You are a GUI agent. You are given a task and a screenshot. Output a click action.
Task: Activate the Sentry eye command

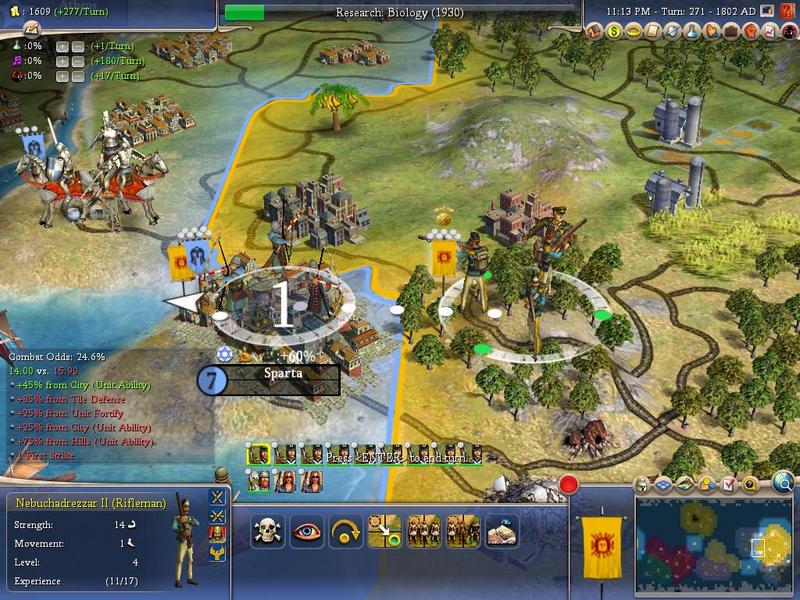point(306,529)
